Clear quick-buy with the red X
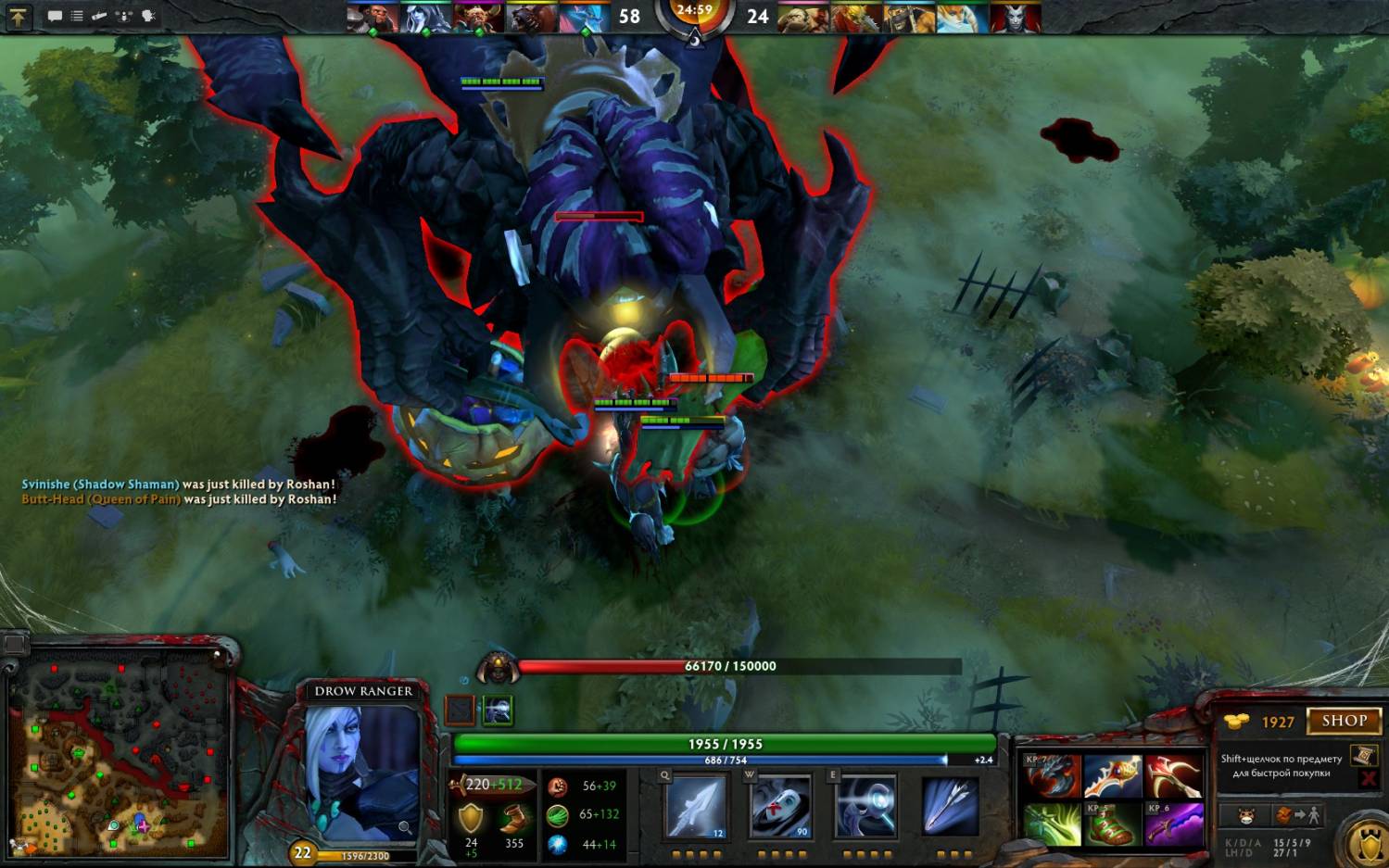 [x=1368, y=779]
